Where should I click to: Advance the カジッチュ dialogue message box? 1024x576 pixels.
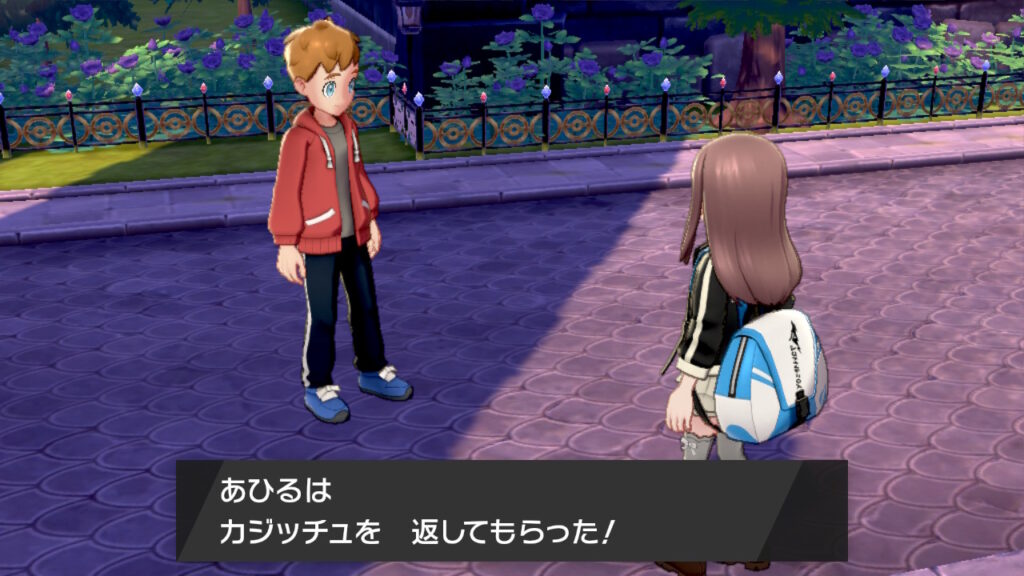point(511,510)
